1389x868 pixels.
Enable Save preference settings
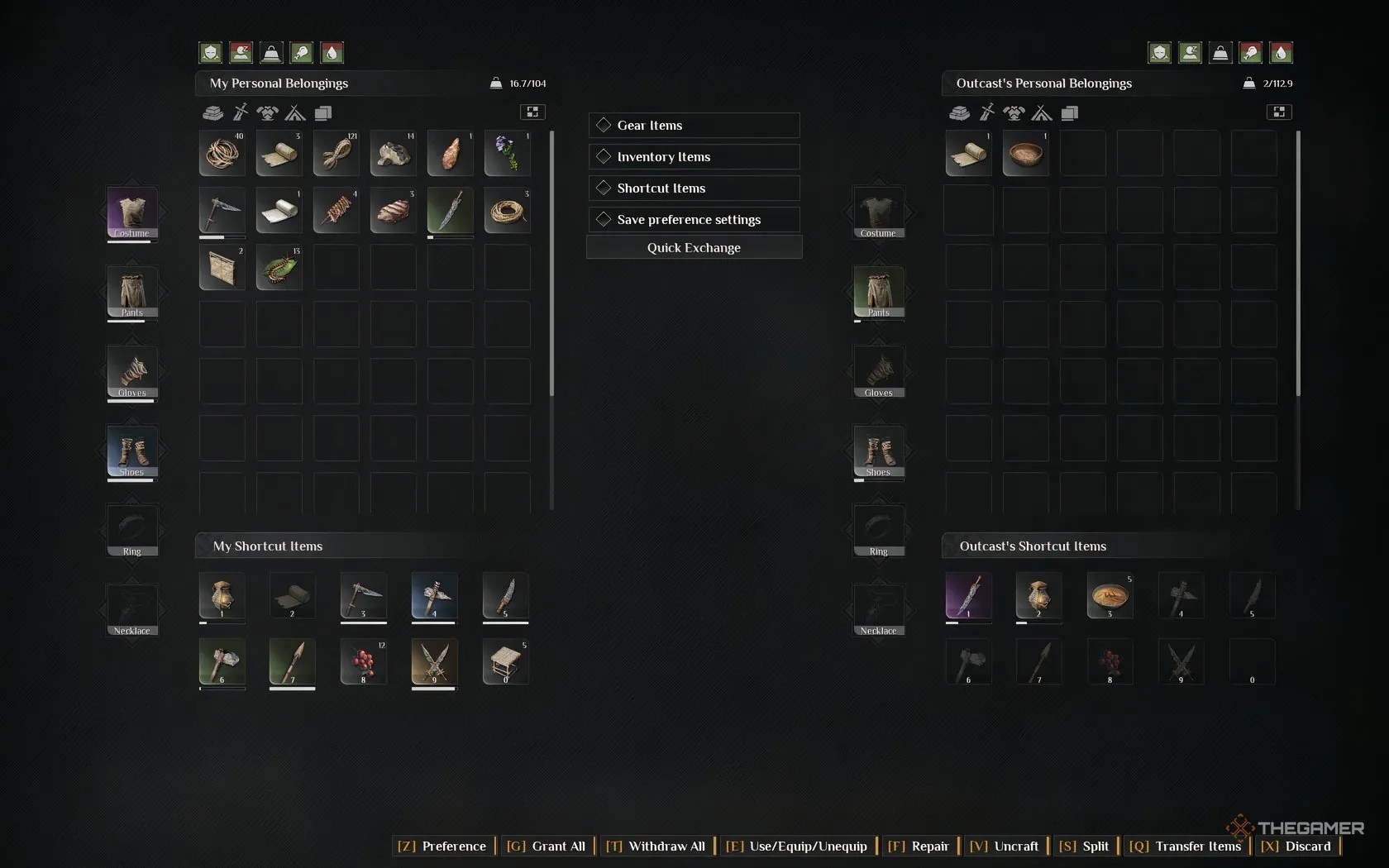tap(693, 219)
